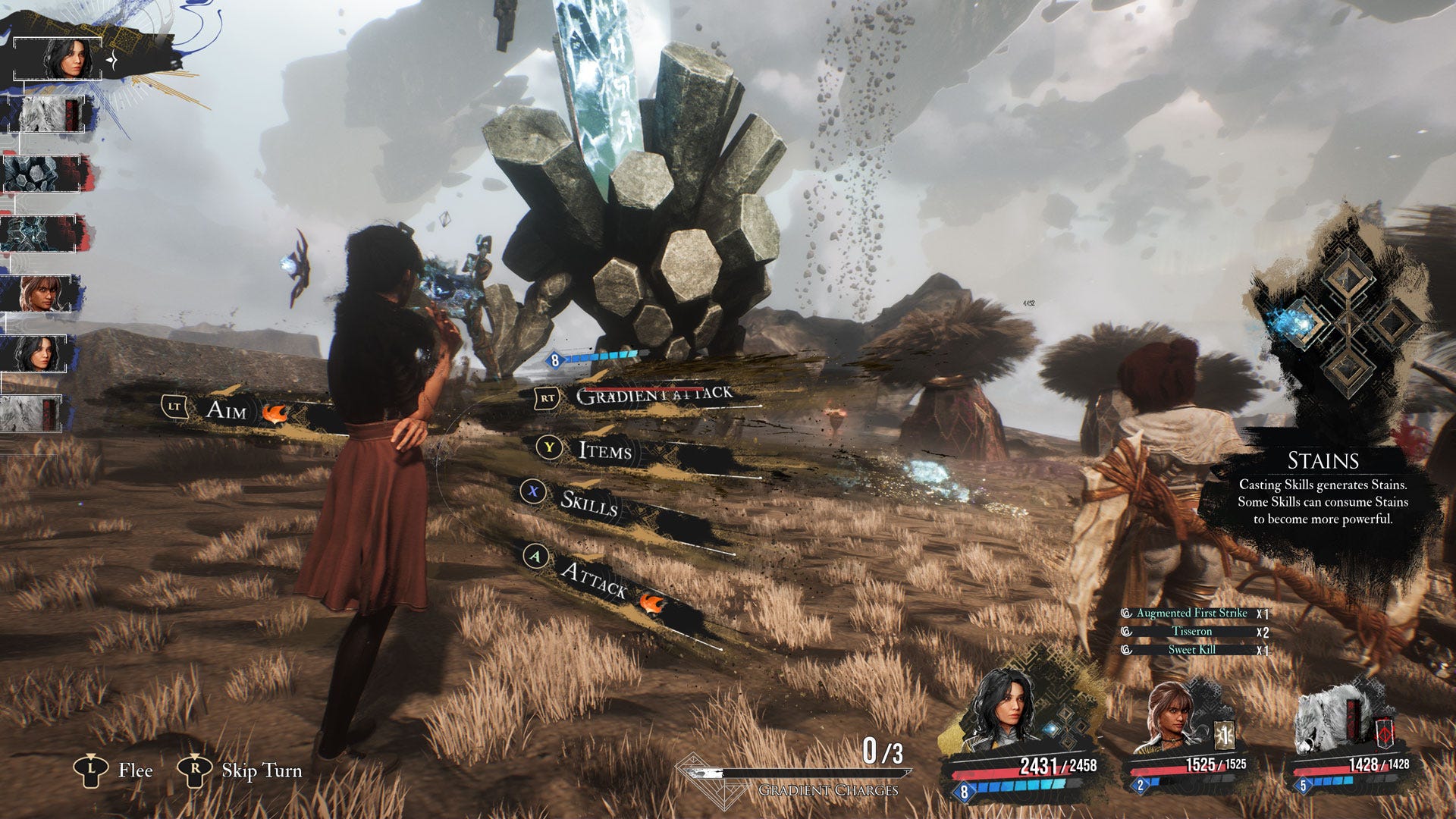Click the Tisseron buff entry
The height and width of the screenshot is (819, 1456).
(1191, 631)
